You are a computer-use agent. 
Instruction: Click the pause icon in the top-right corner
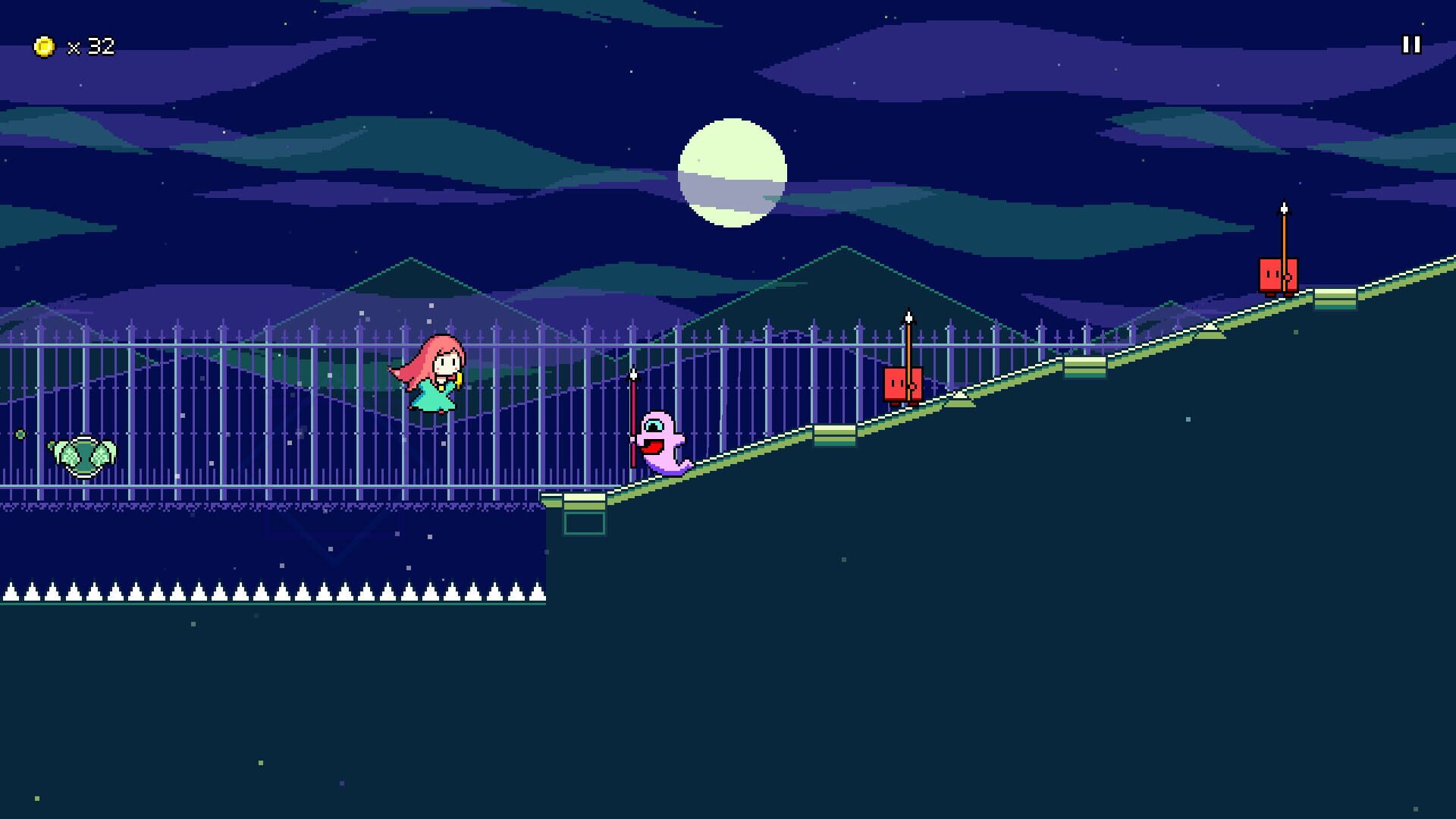coord(1410,45)
